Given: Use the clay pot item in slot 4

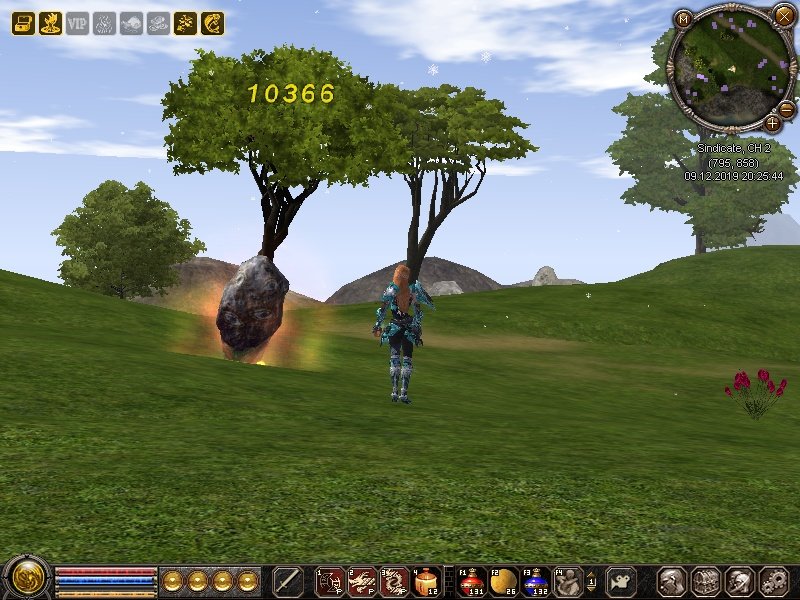Looking at the screenshot, I should coord(426,580).
